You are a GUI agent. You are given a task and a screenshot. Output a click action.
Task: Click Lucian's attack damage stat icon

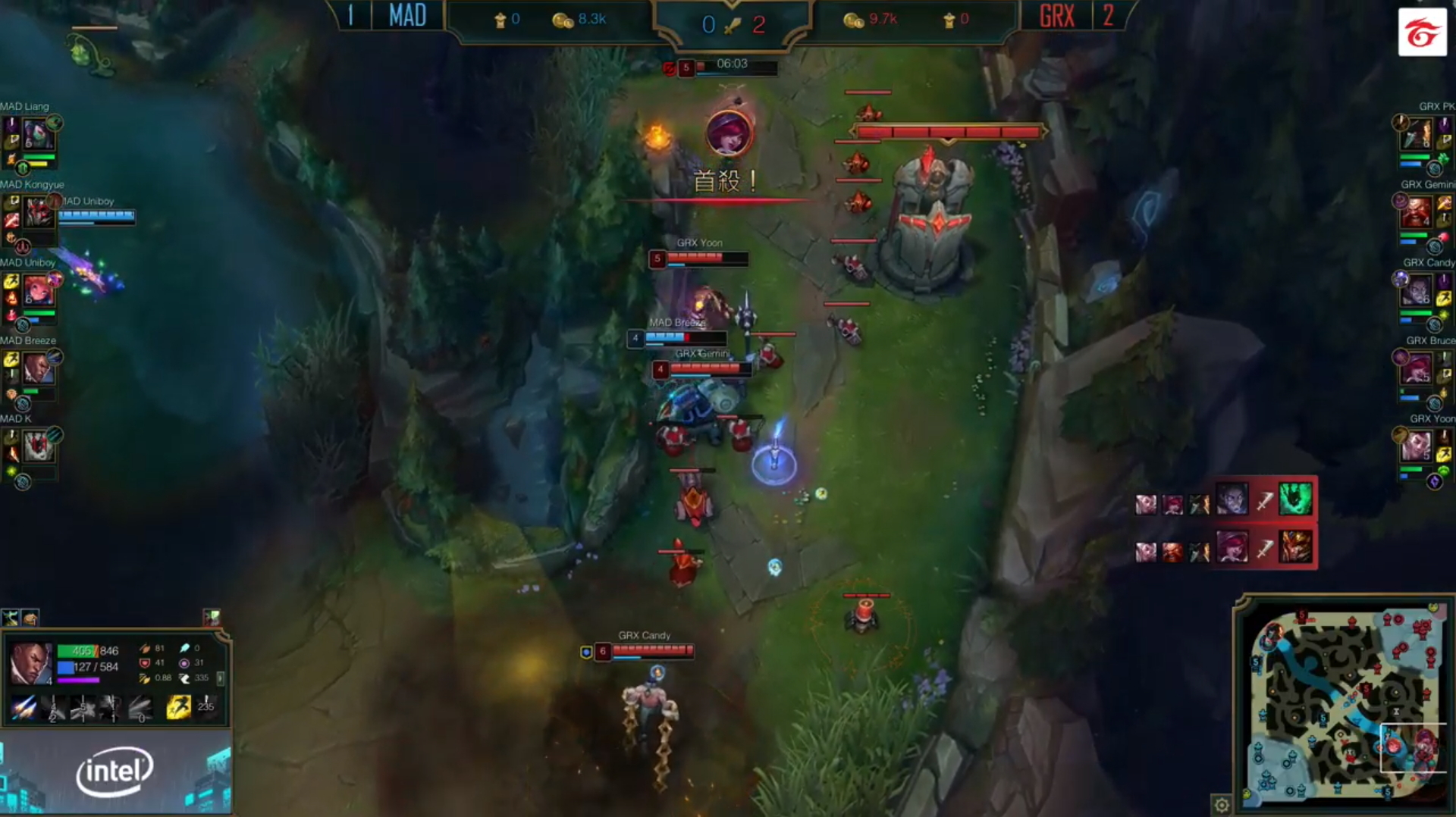coord(146,649)
